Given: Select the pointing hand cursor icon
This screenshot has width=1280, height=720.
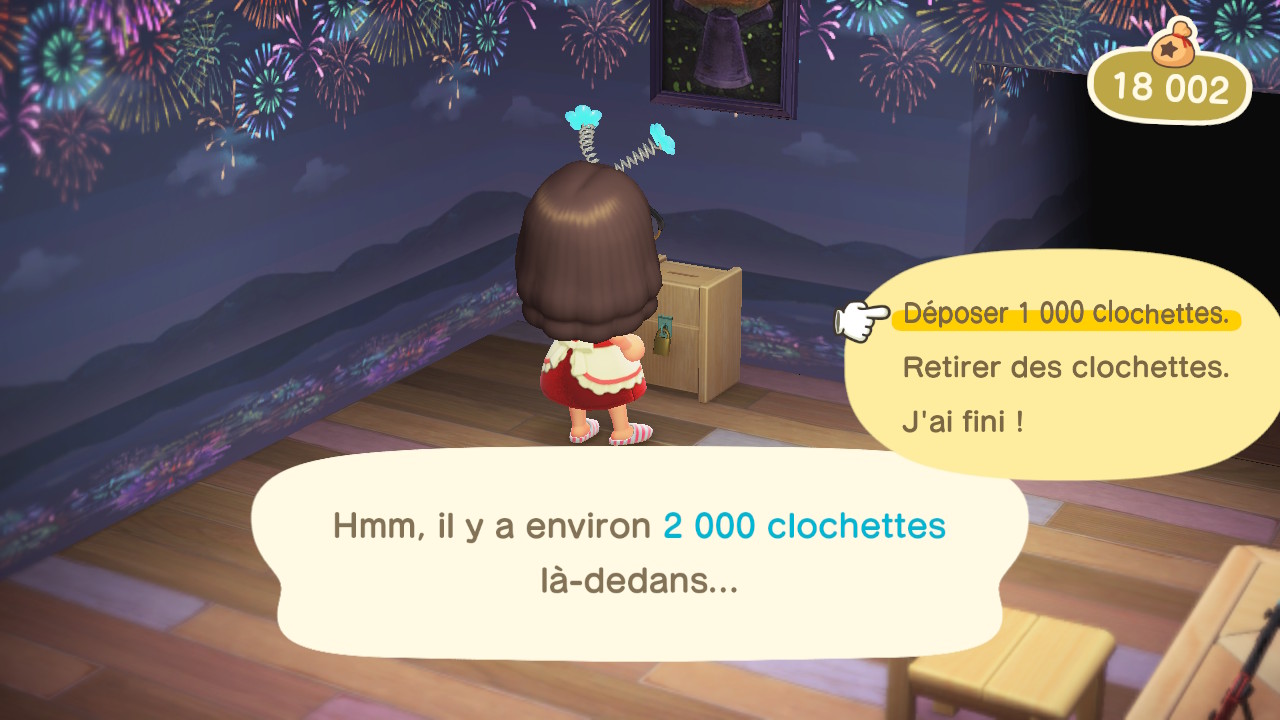Looking at the screenshot, I should coord(852,318).
